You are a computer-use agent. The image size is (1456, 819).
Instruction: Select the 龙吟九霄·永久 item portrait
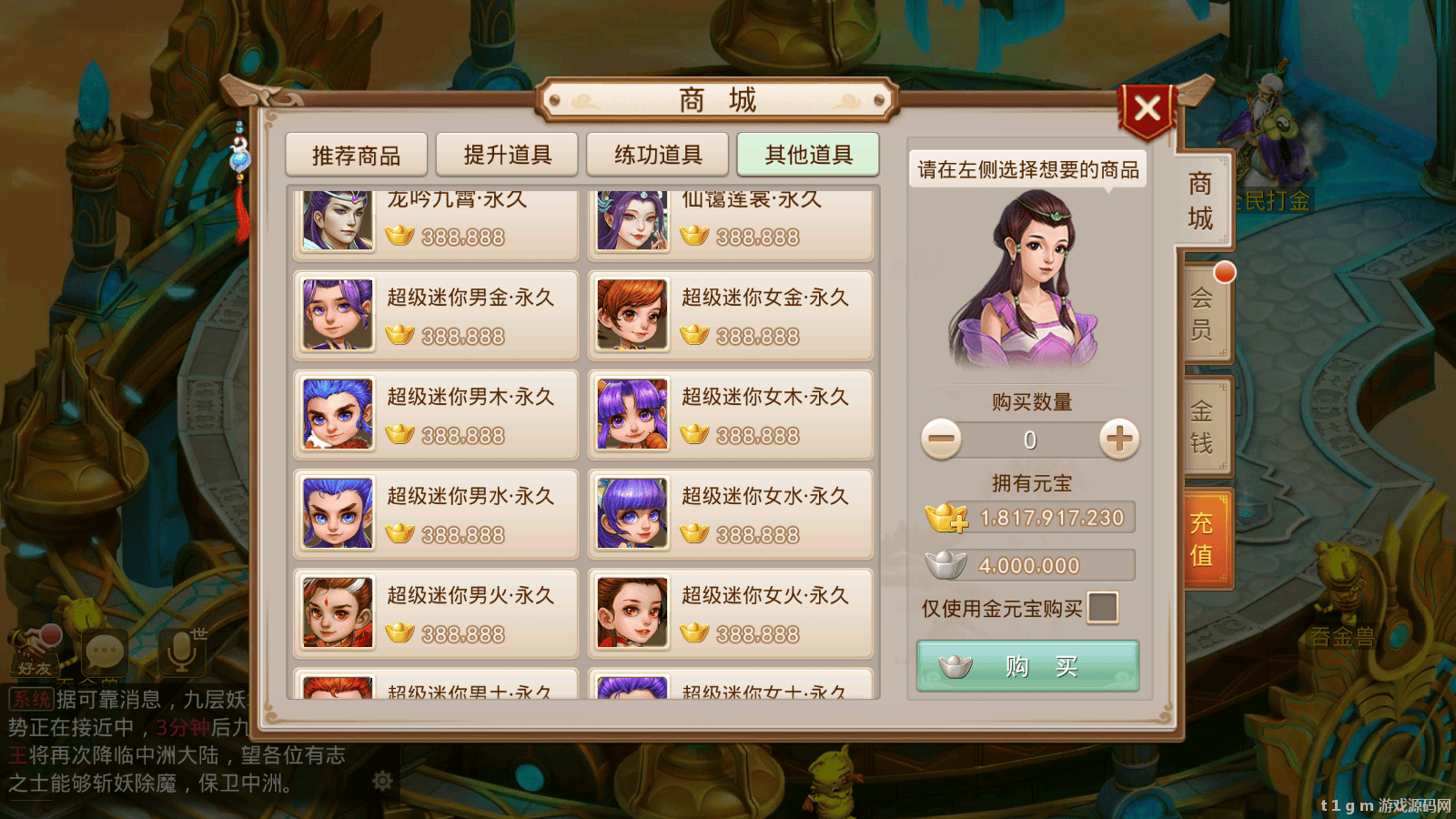coord(337,221)
